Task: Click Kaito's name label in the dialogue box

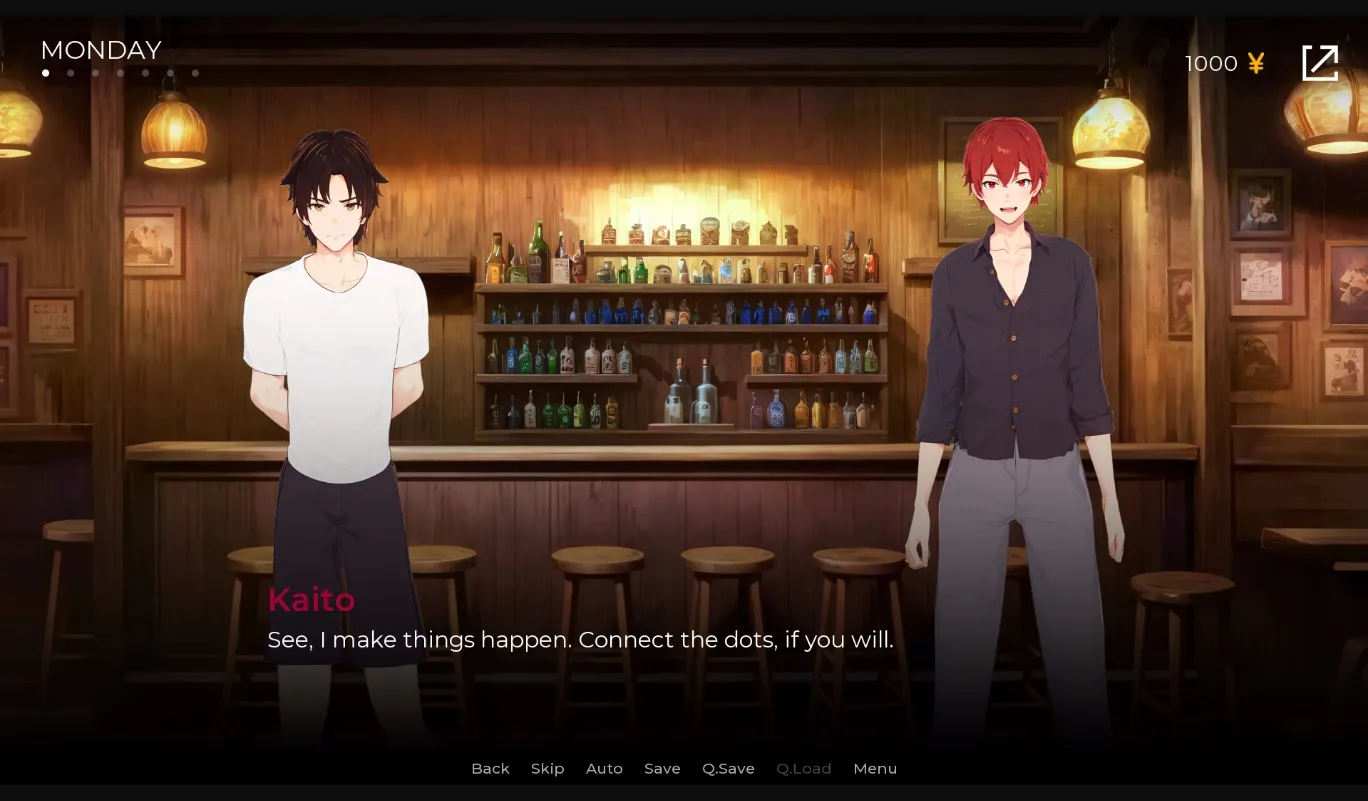Action: click(311, 600)
